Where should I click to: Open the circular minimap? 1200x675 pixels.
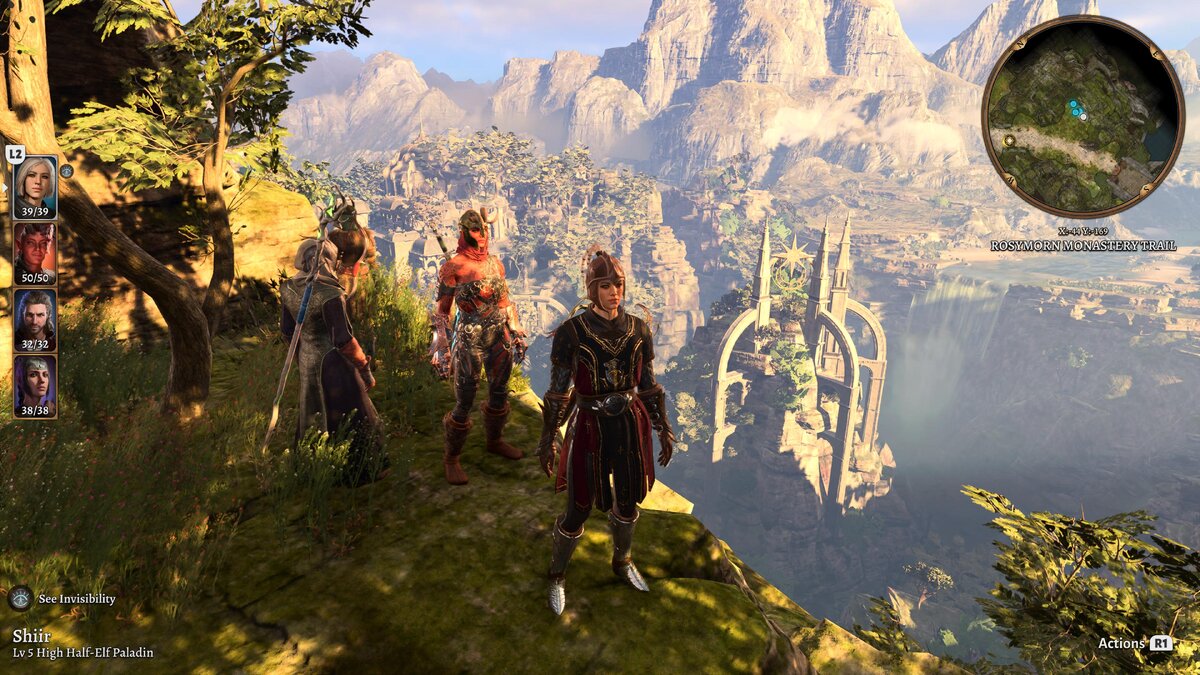[x=1082, y=116]
